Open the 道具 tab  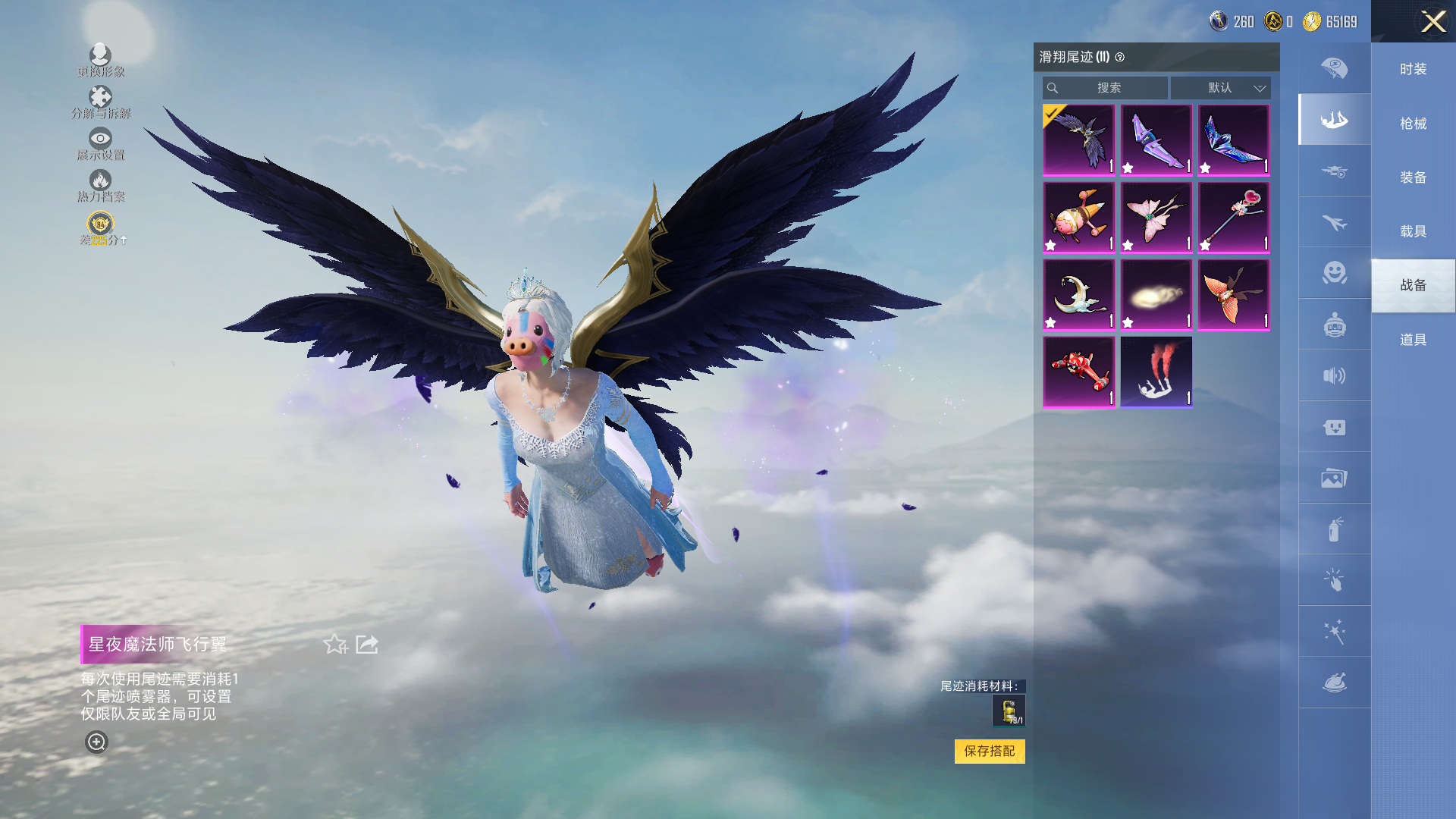[x=1413, y=340]
